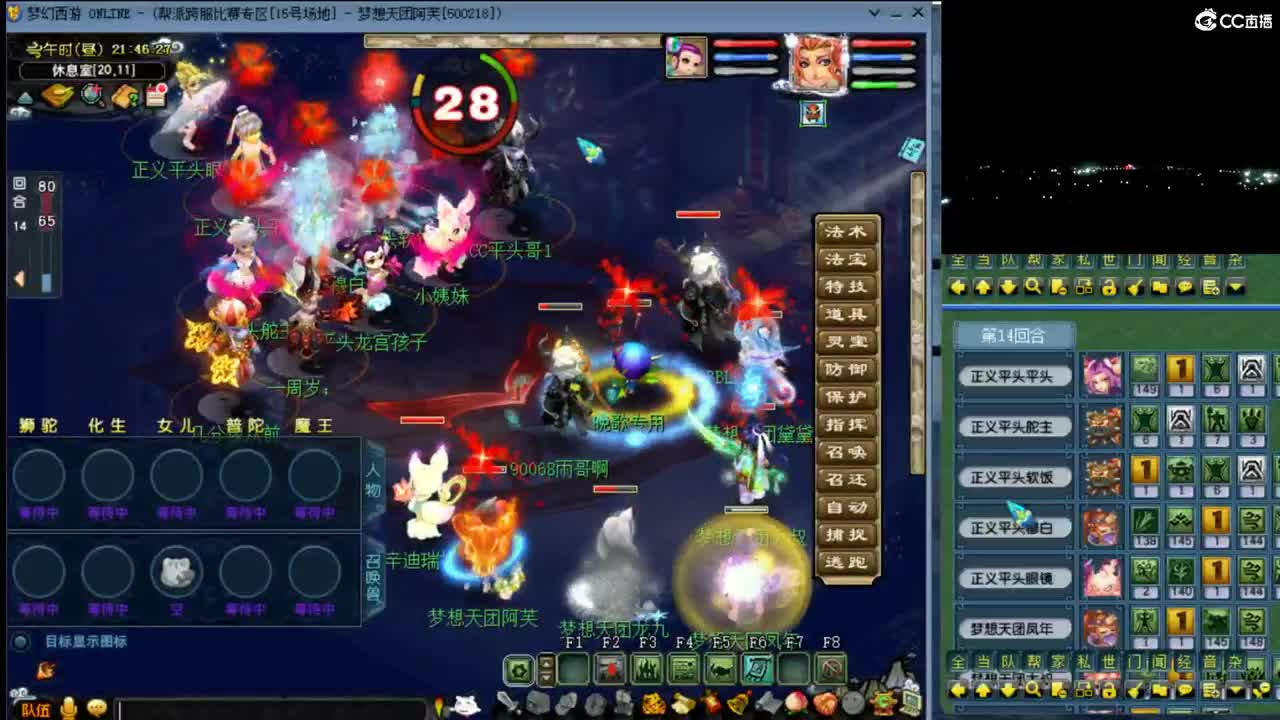1280x720 pixels.
Task: Click the yellow brush clear-chat icon
Action: coord(1136,287)
